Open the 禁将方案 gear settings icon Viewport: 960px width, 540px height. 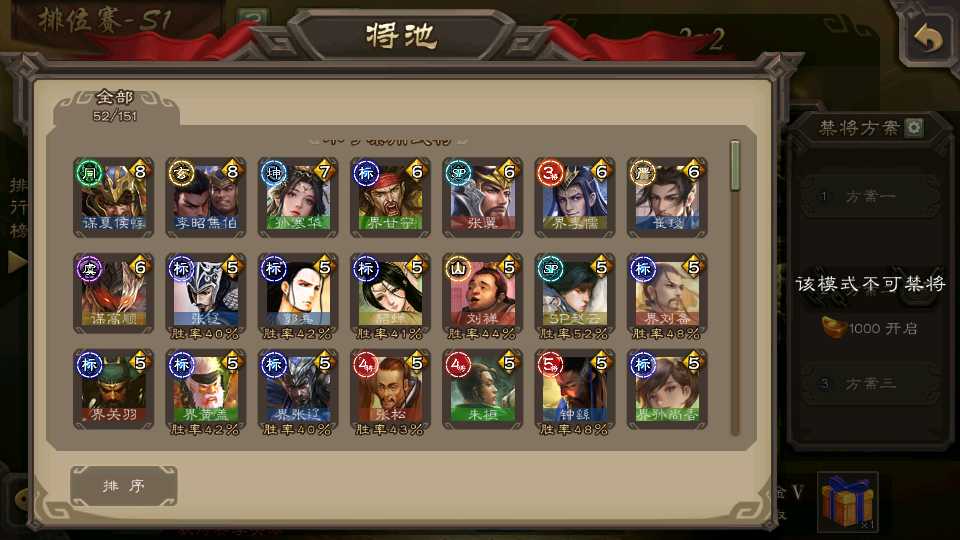[913, 128]
